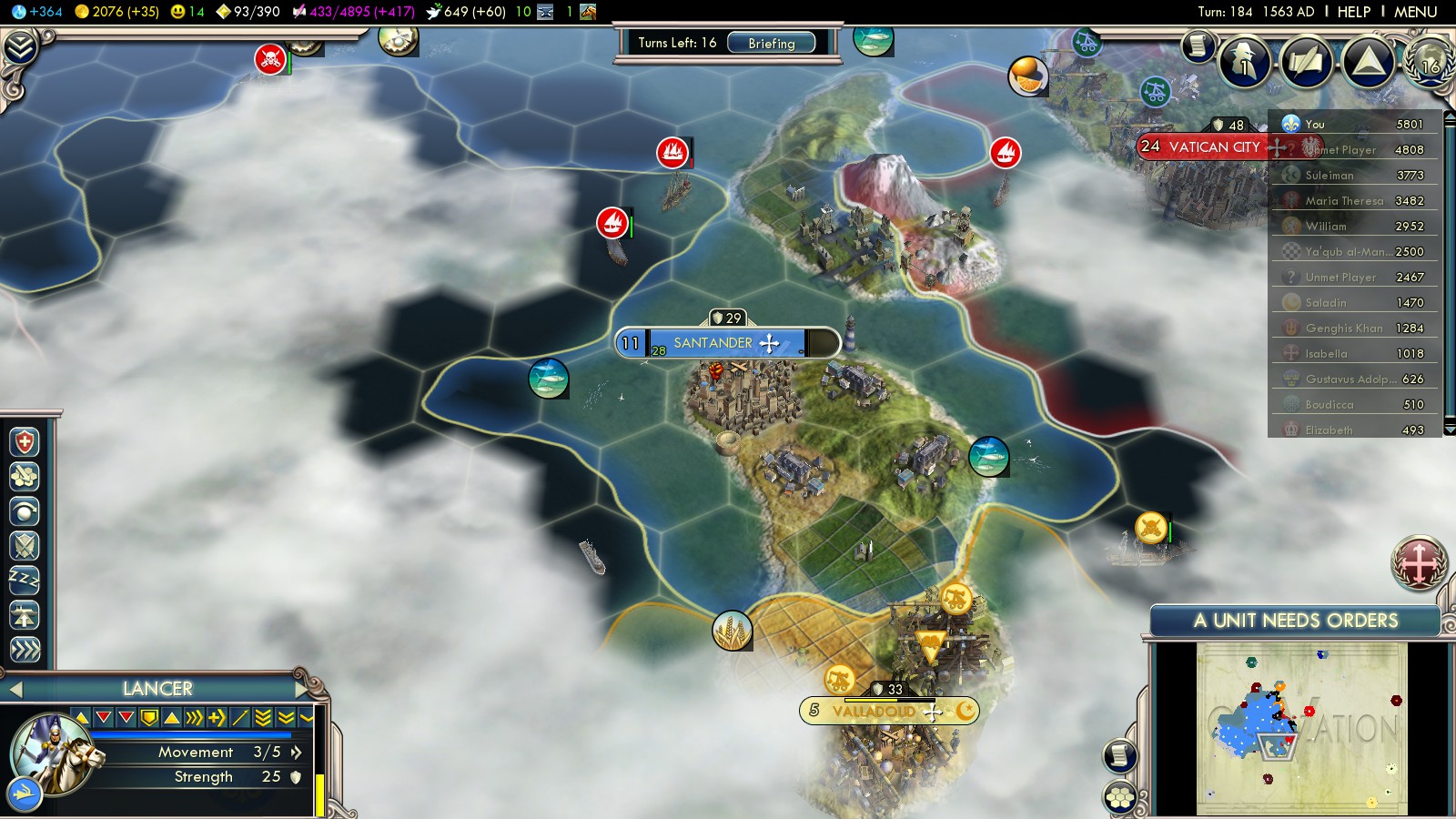The height and width of the screenshot is (819, 1456).
Task: Open social policies triangle button
Action: pos(1369,61)
